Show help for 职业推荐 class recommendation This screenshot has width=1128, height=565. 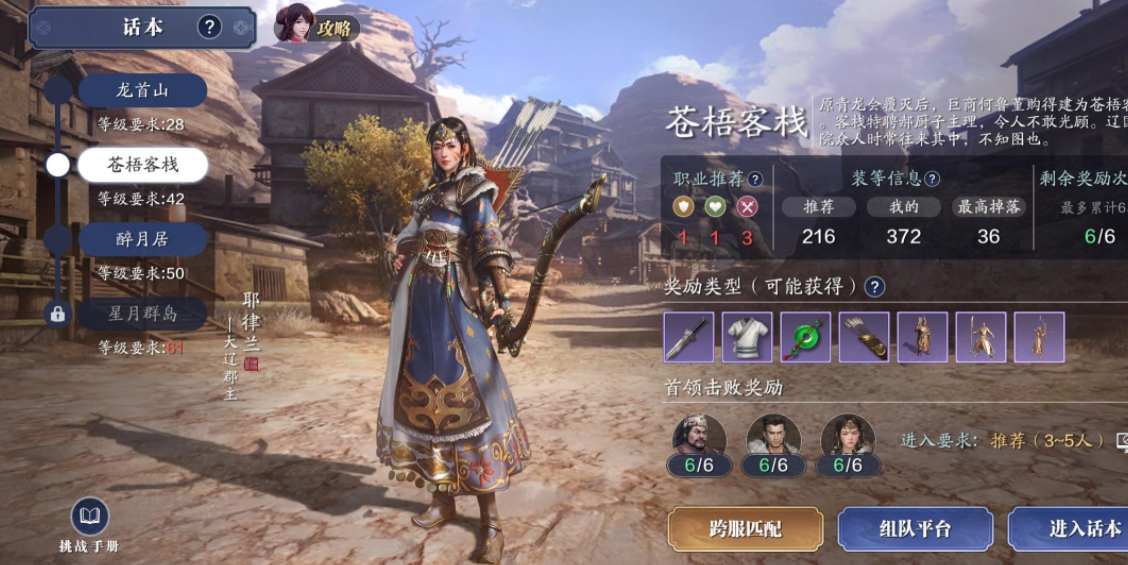(x=755, y=179)
